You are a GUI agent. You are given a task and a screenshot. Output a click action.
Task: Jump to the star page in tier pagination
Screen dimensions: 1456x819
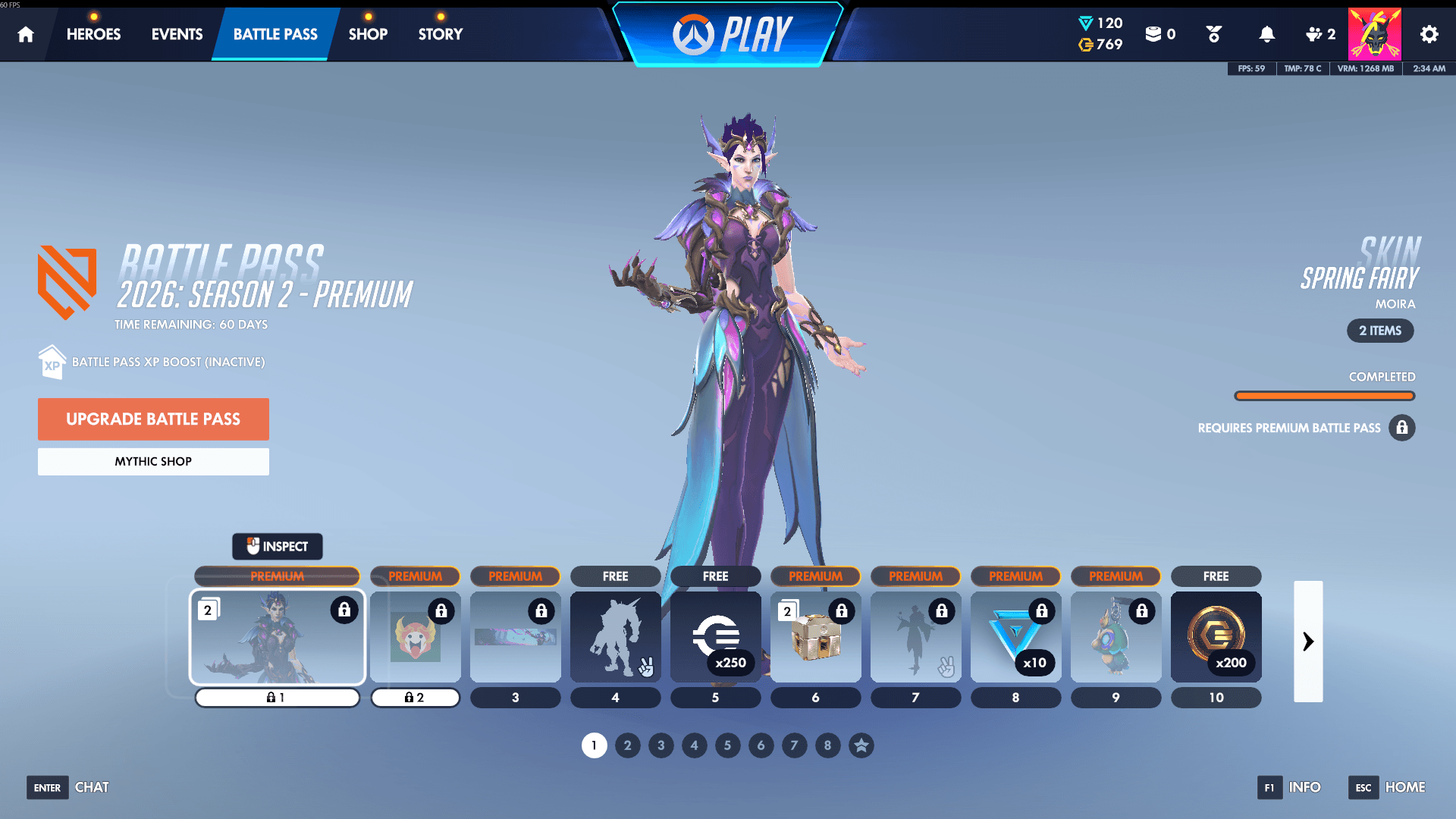click(861, 745)
